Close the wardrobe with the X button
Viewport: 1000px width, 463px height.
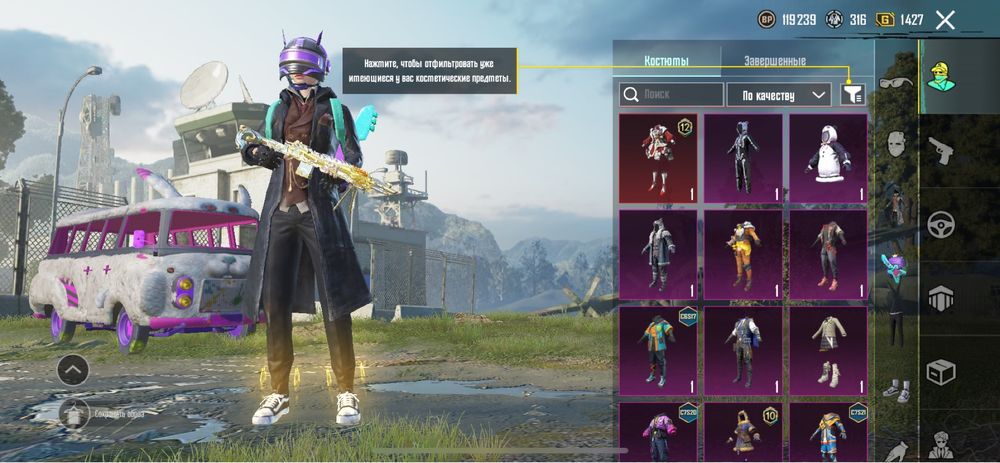click(x=945, y=19)
